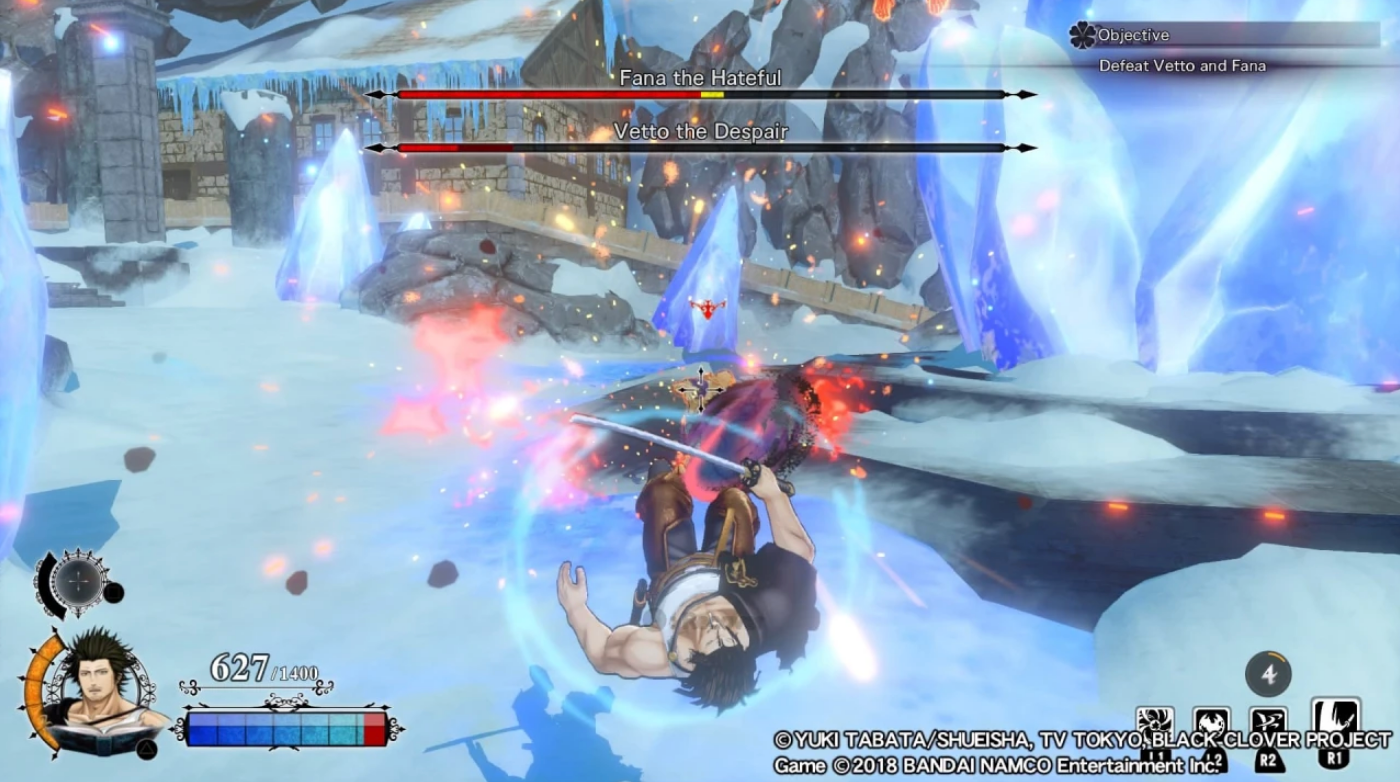Screen dimensions: 1400x782
Task: Toggle the Fana the Hateful nameplate
Action: [700, 79]
